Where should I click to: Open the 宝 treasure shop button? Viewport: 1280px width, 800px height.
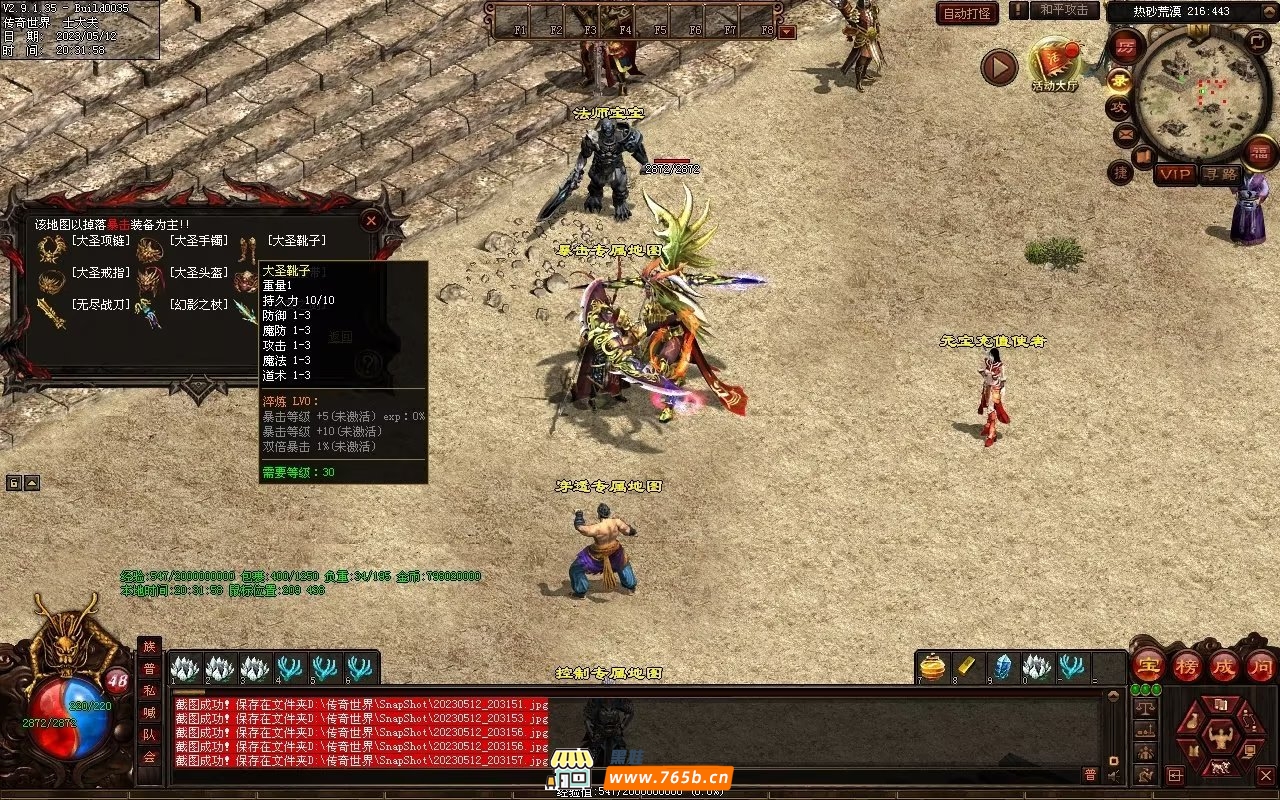1147,666
